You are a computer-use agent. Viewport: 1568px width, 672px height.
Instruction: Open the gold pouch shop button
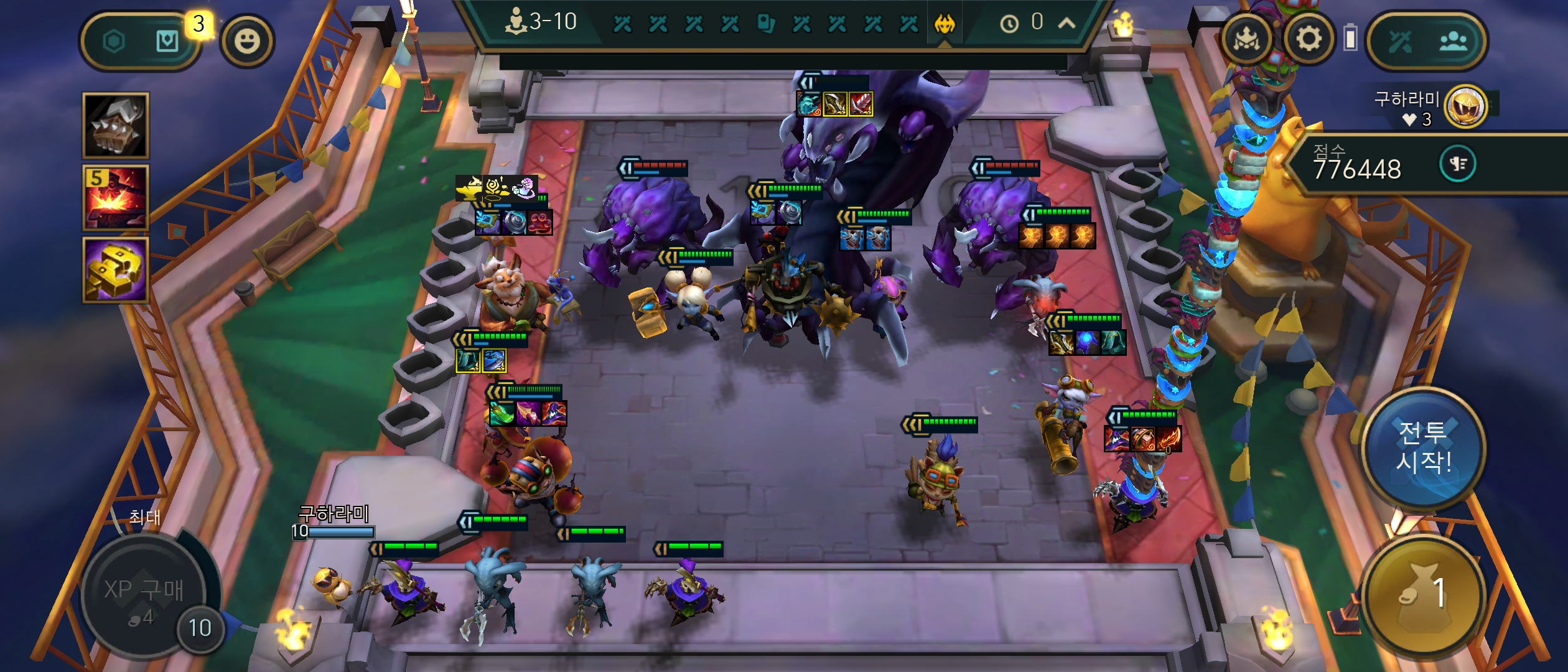[x=1422, y=594]
